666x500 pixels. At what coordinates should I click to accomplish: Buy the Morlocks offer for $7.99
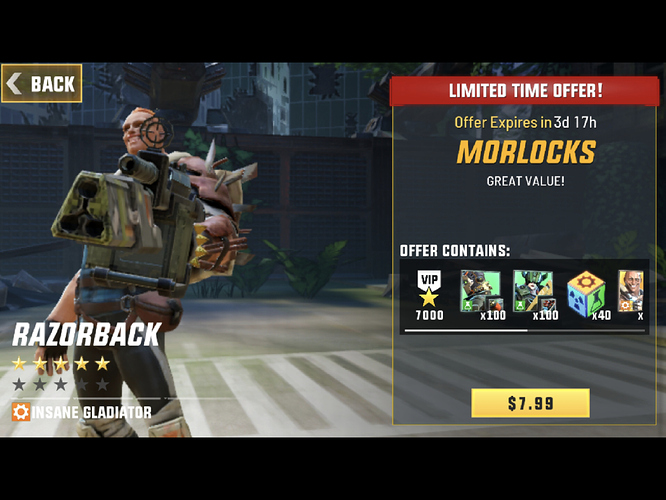point(530,403)
